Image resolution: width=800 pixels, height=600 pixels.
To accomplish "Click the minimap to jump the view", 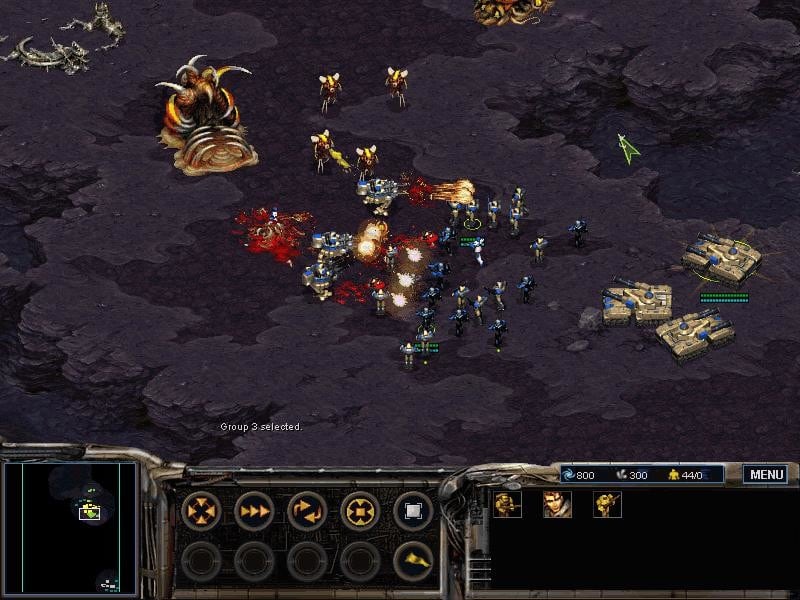I will coord(70,527).
